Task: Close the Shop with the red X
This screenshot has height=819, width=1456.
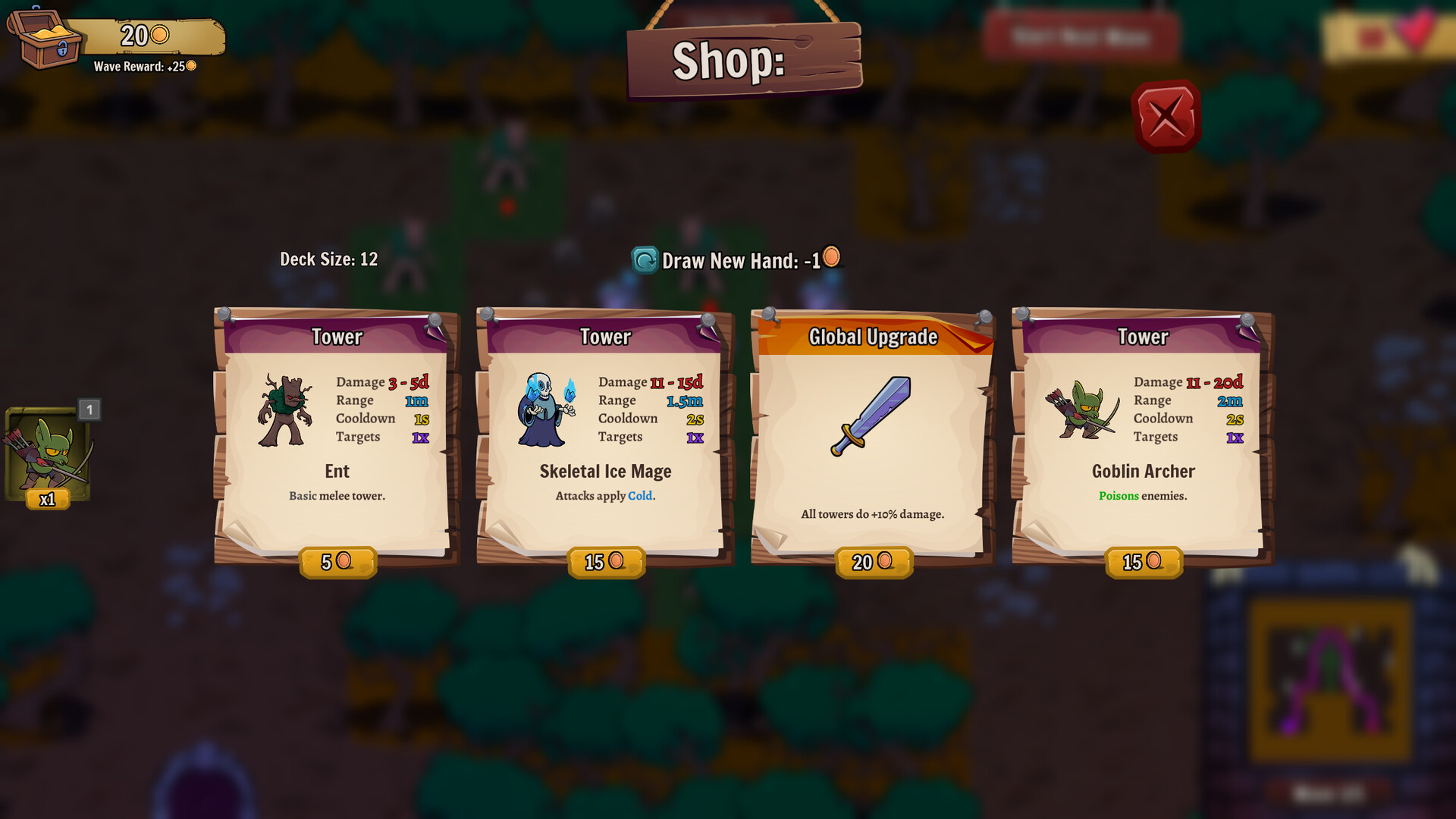Action: coord(1166,115)
